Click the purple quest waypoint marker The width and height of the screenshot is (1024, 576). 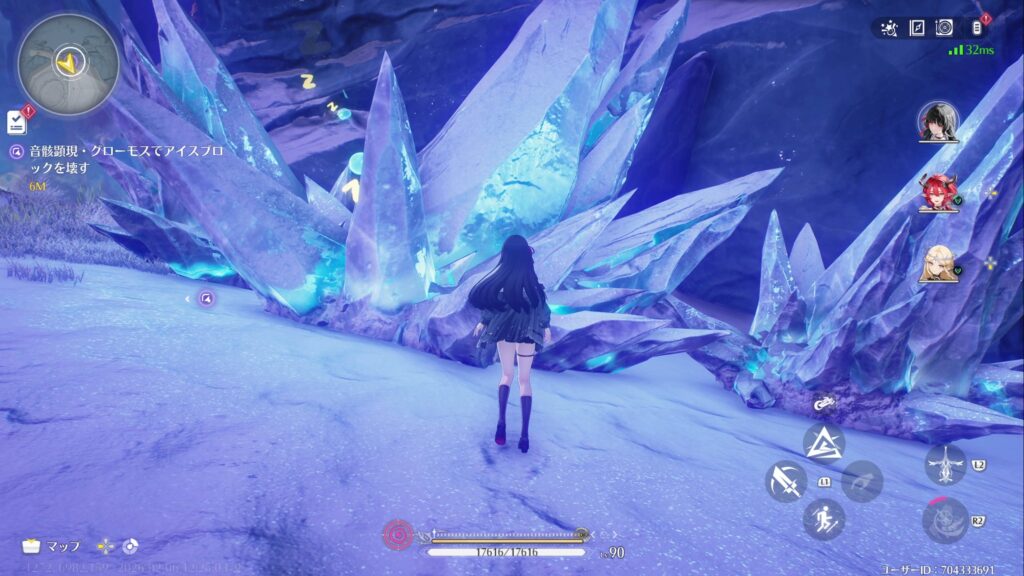(207, 297)
